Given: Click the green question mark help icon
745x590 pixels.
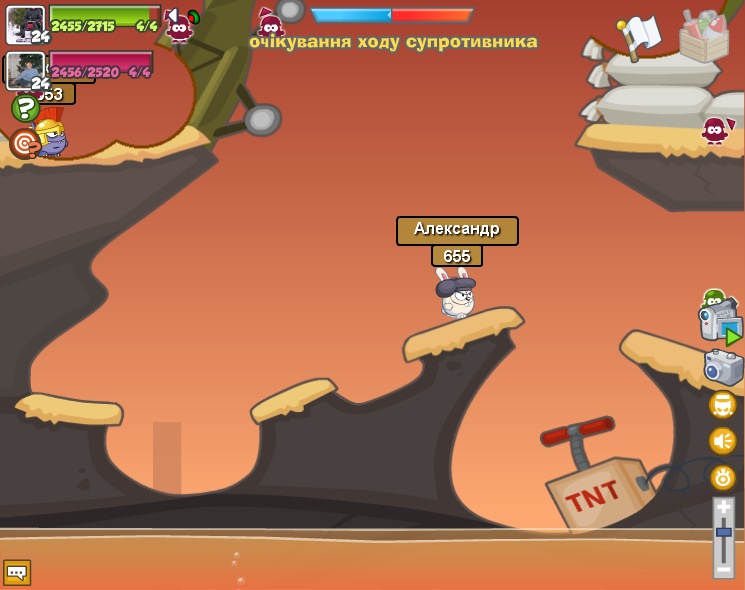Looking at the screenshot, I should tap(25, 108).
